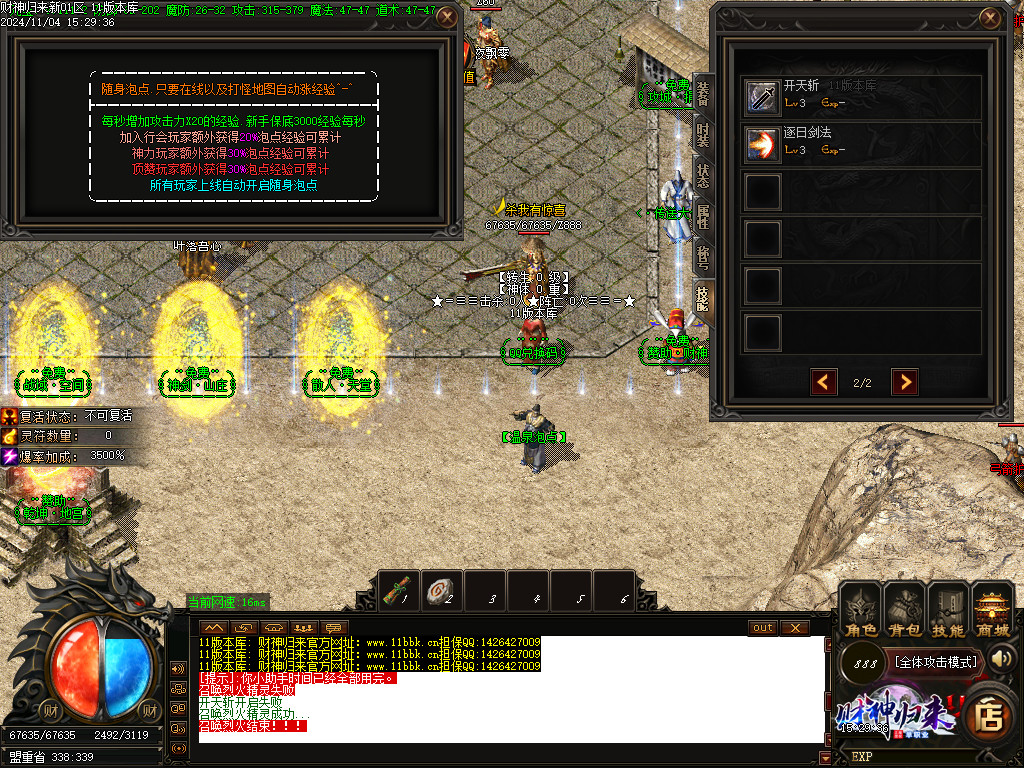1024x768 pixels.
Task: Open the 状态 status tab
Action: [703, 175]
